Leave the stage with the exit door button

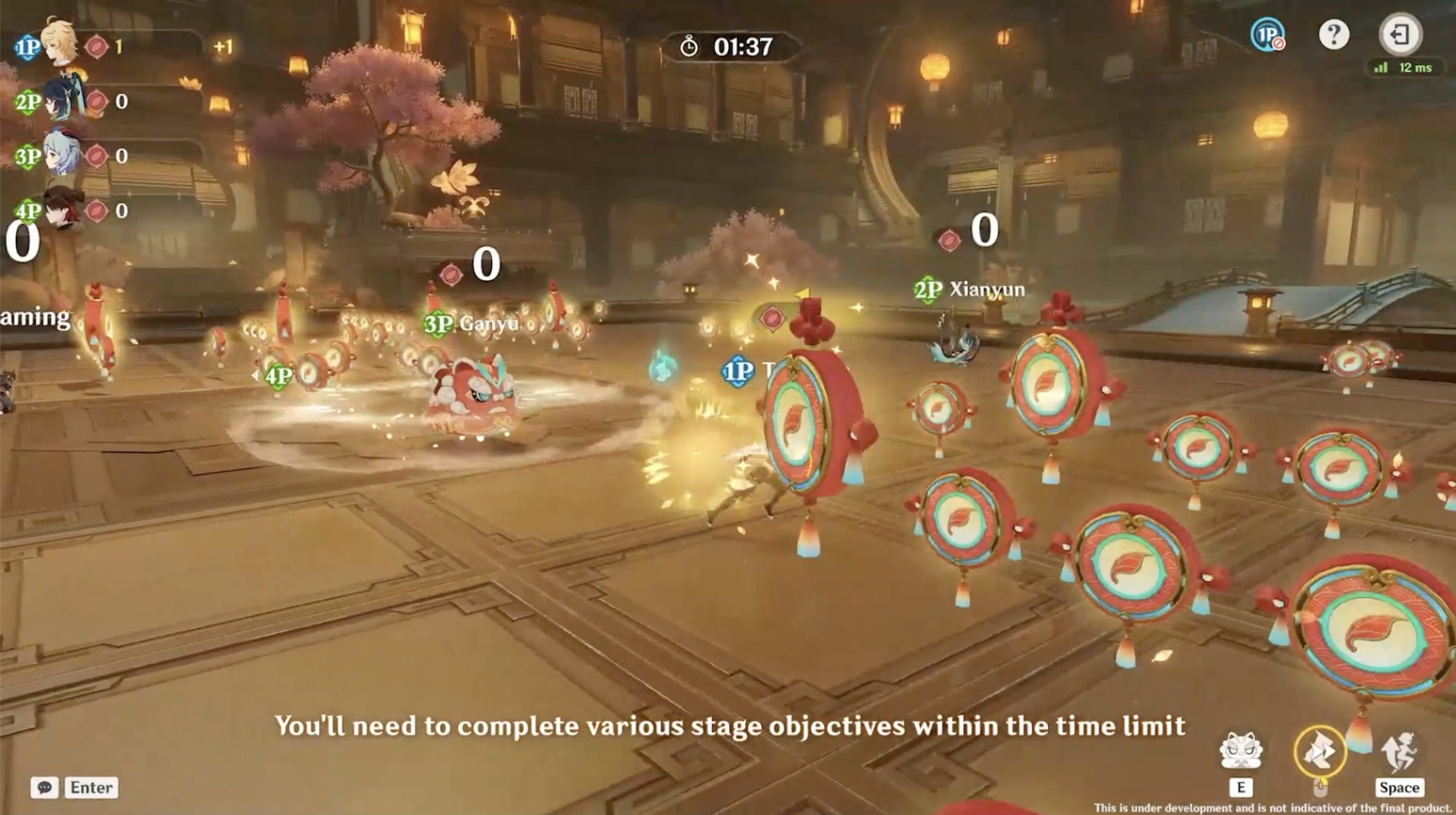[x=1400, y=35]
